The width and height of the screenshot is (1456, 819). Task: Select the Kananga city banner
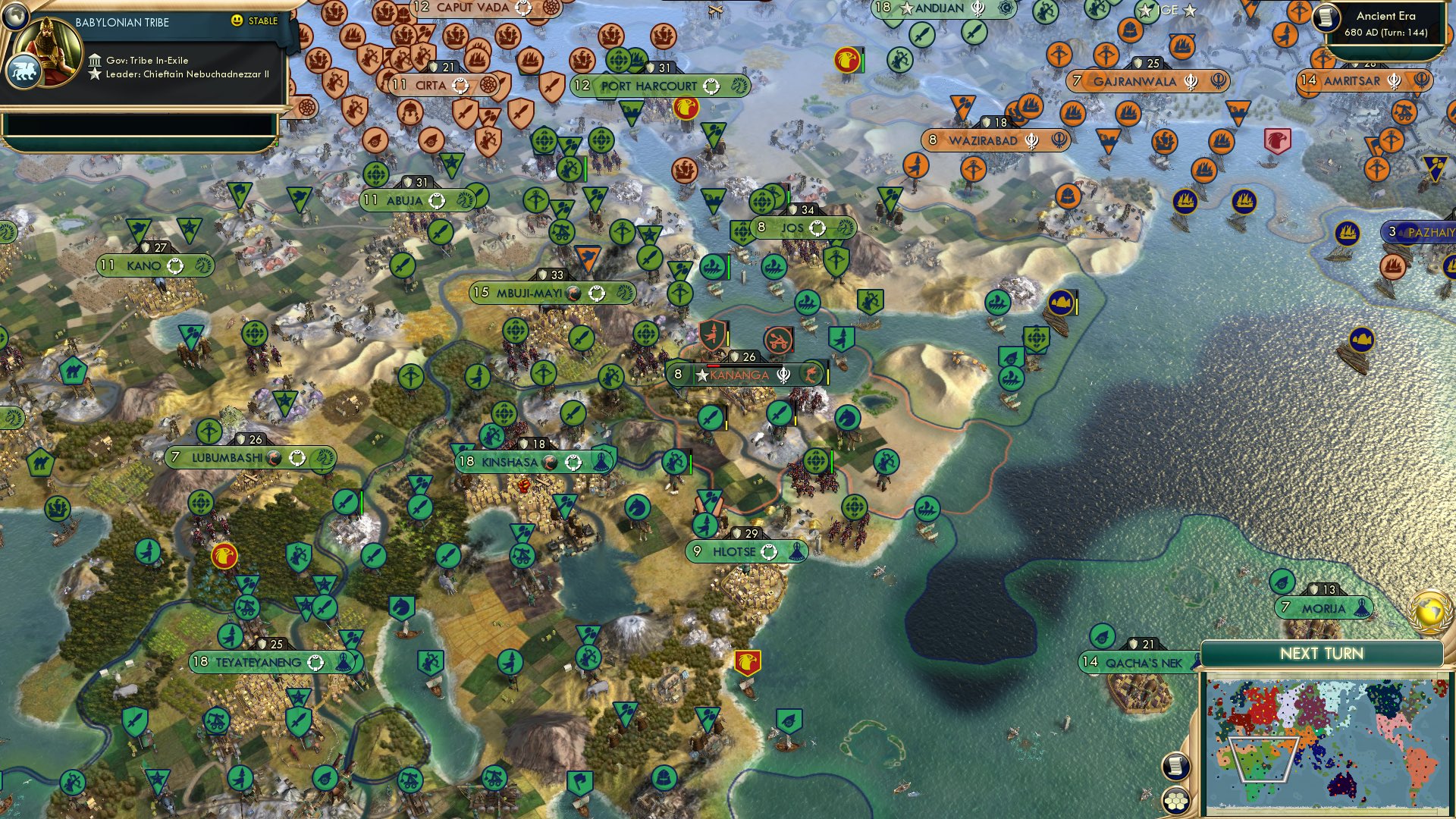pos(739,375)
